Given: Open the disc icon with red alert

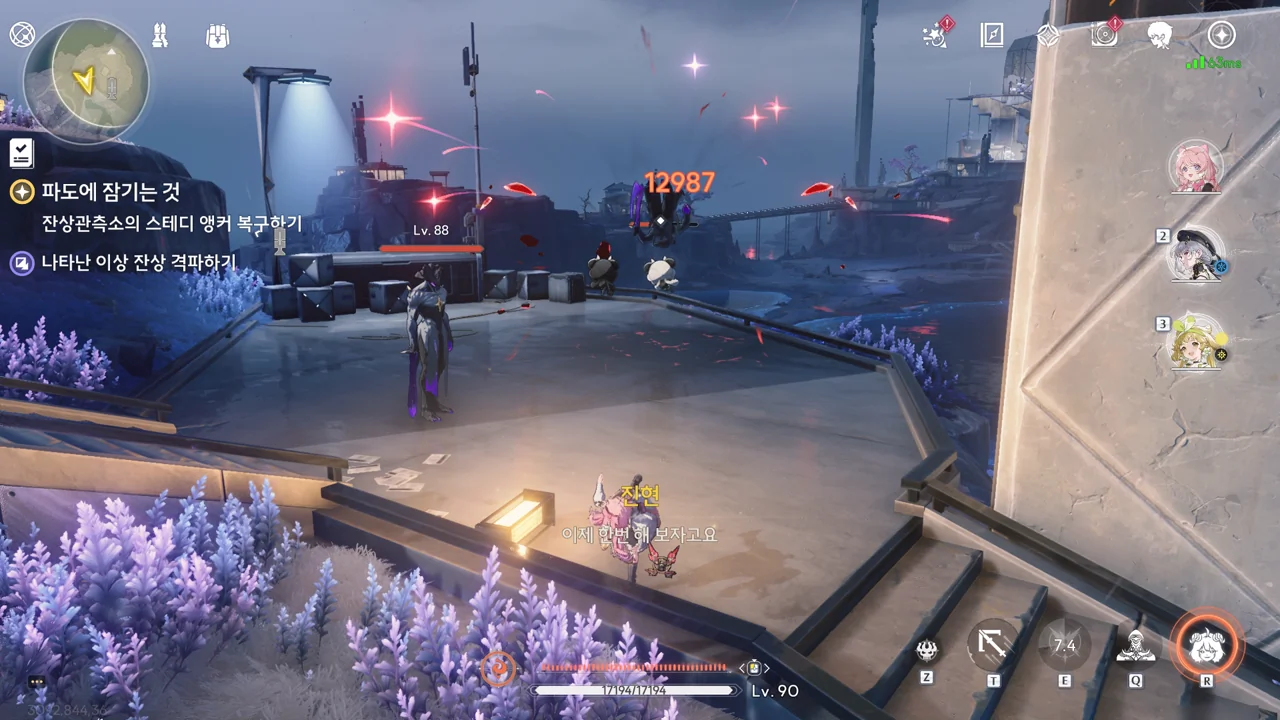Looking at the screenshot, I should click(1104, 36).
